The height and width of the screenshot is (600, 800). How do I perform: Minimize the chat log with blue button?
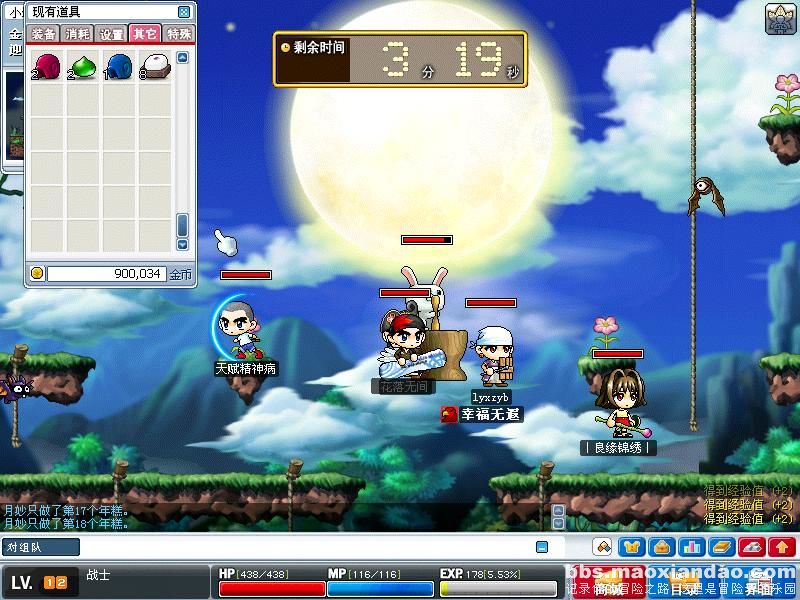click(542, 547)
